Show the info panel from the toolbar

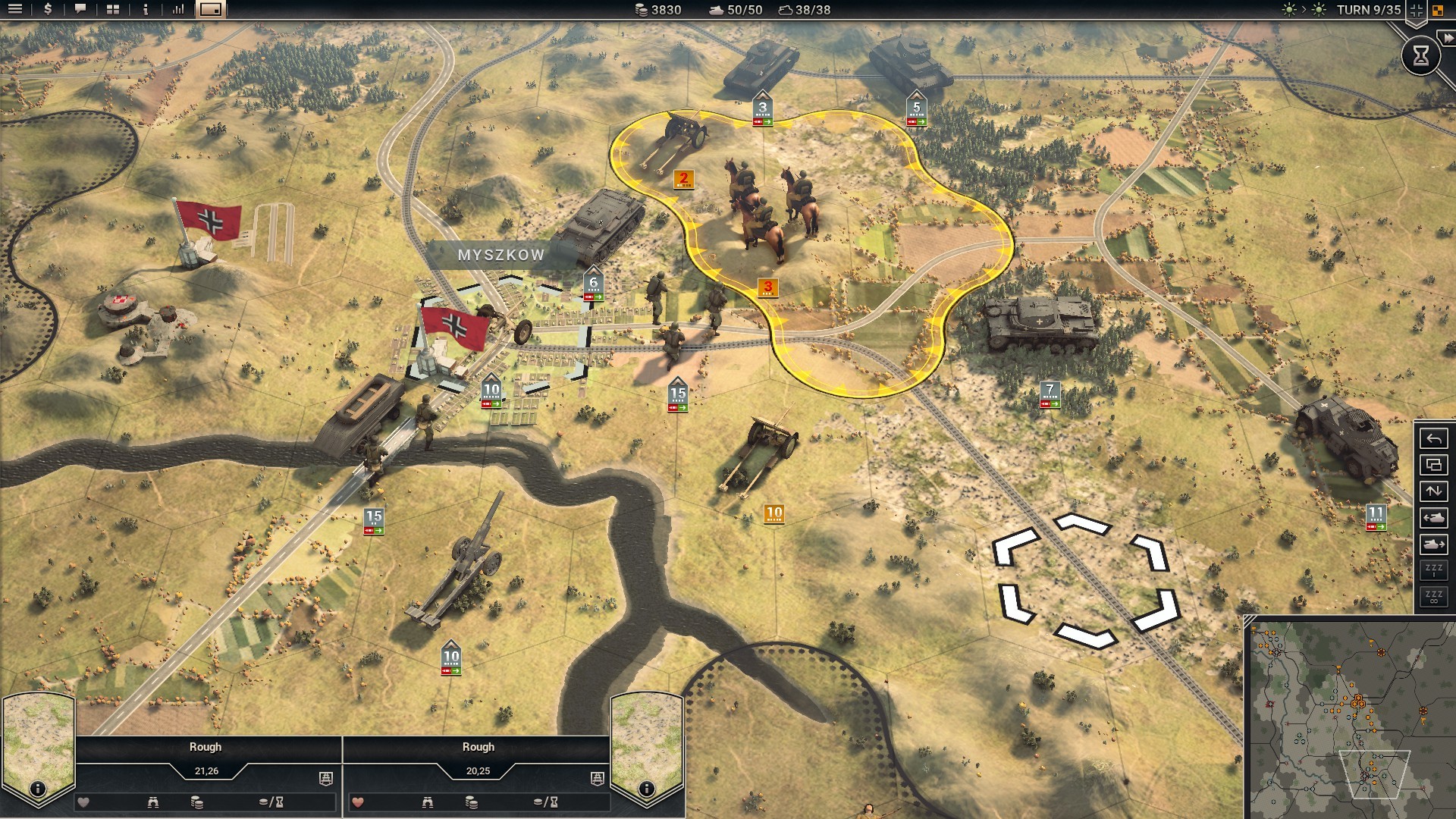pyautogui.click(x=146, y=10)
